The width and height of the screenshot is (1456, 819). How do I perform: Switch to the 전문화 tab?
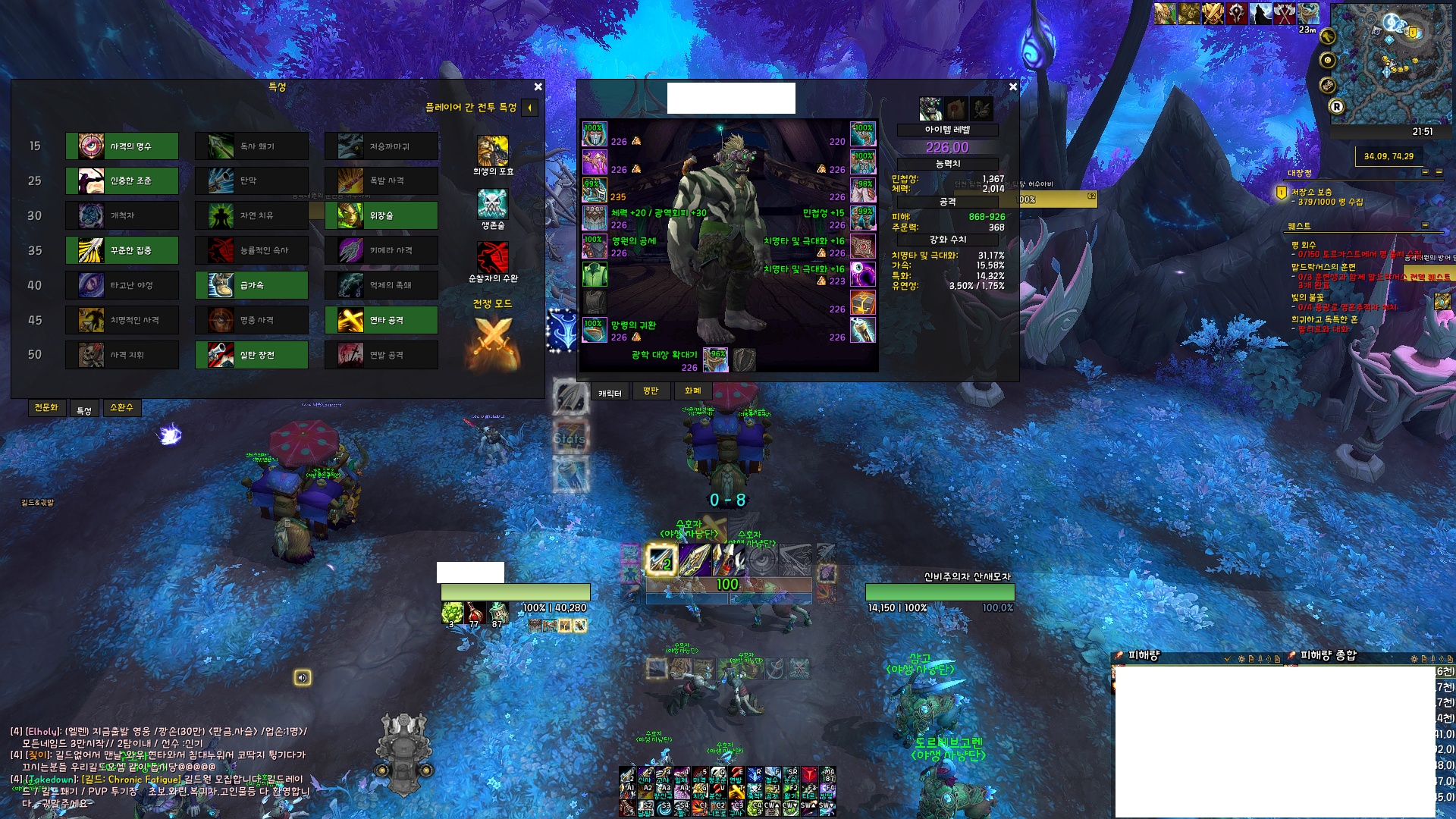46,408
